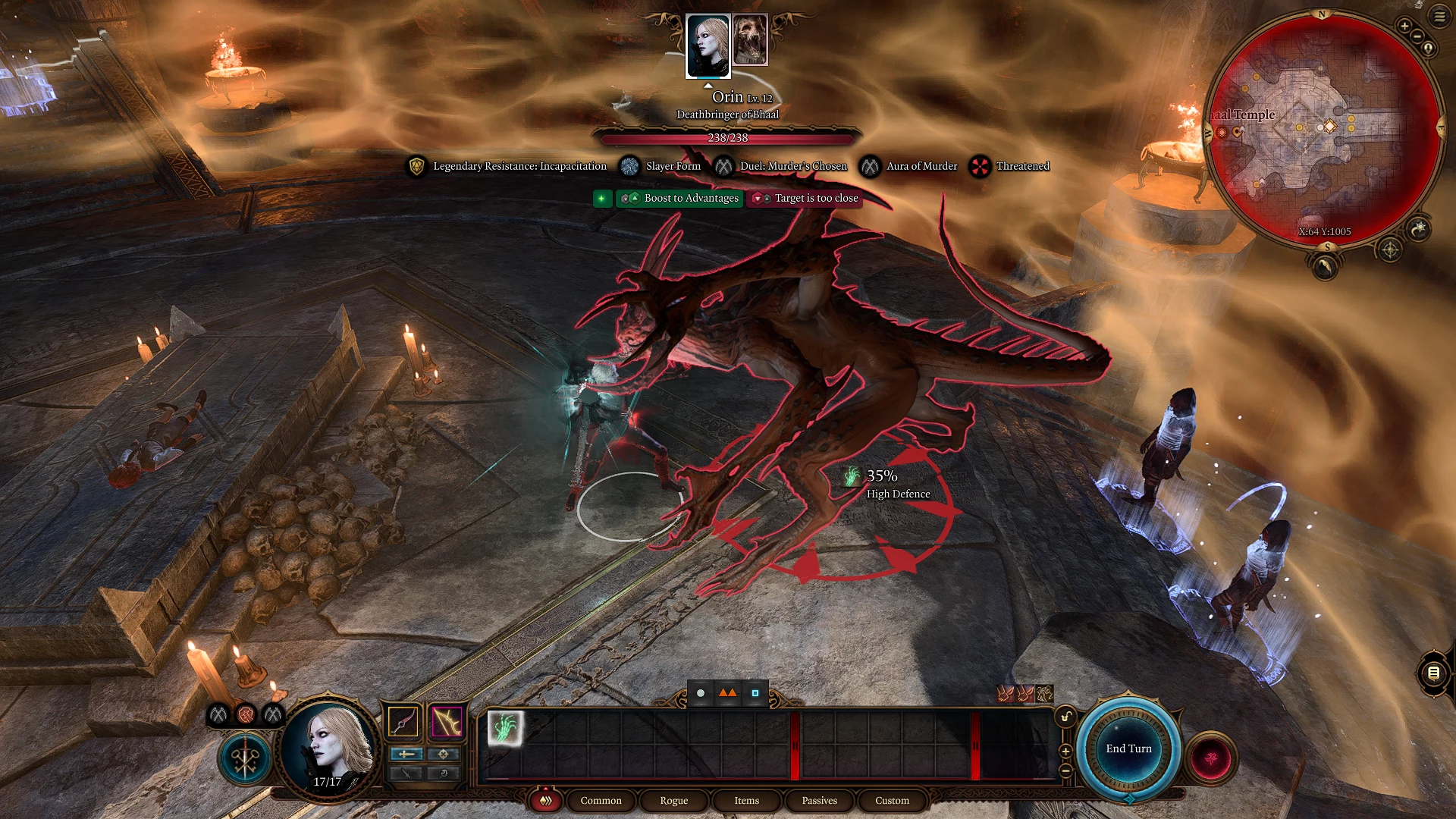Click the red orb beside End Turn
Viewport: 1456px width, 819px height.
point(1211,757)
